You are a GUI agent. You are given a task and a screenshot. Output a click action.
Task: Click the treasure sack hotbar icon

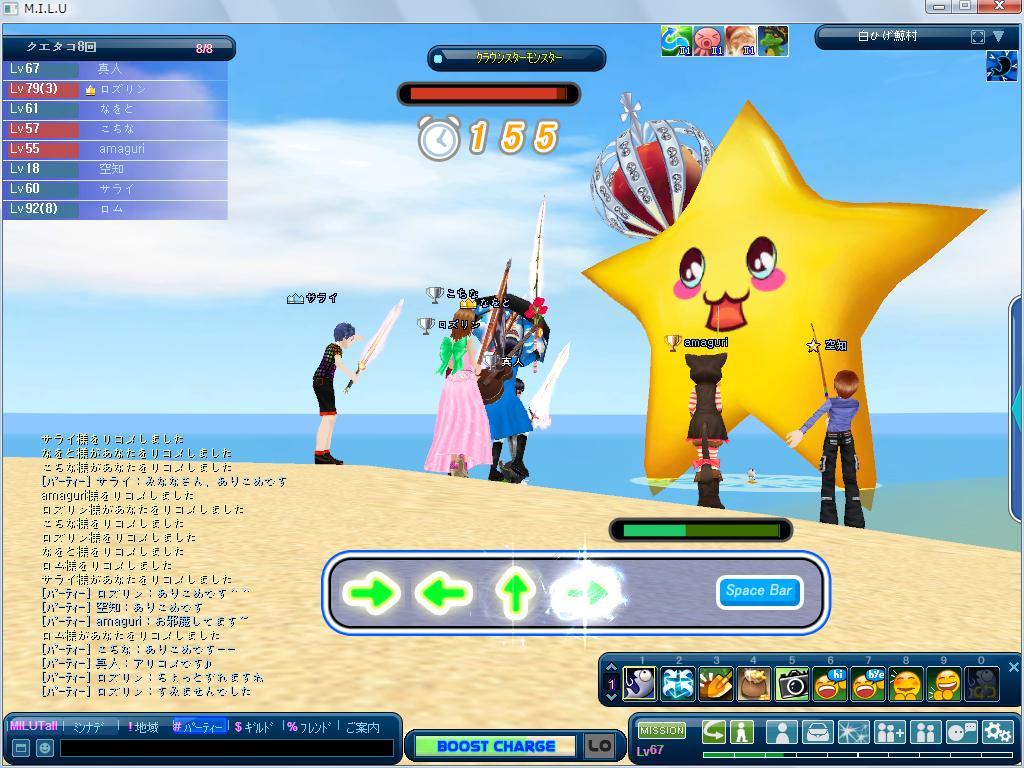[754, 684]
